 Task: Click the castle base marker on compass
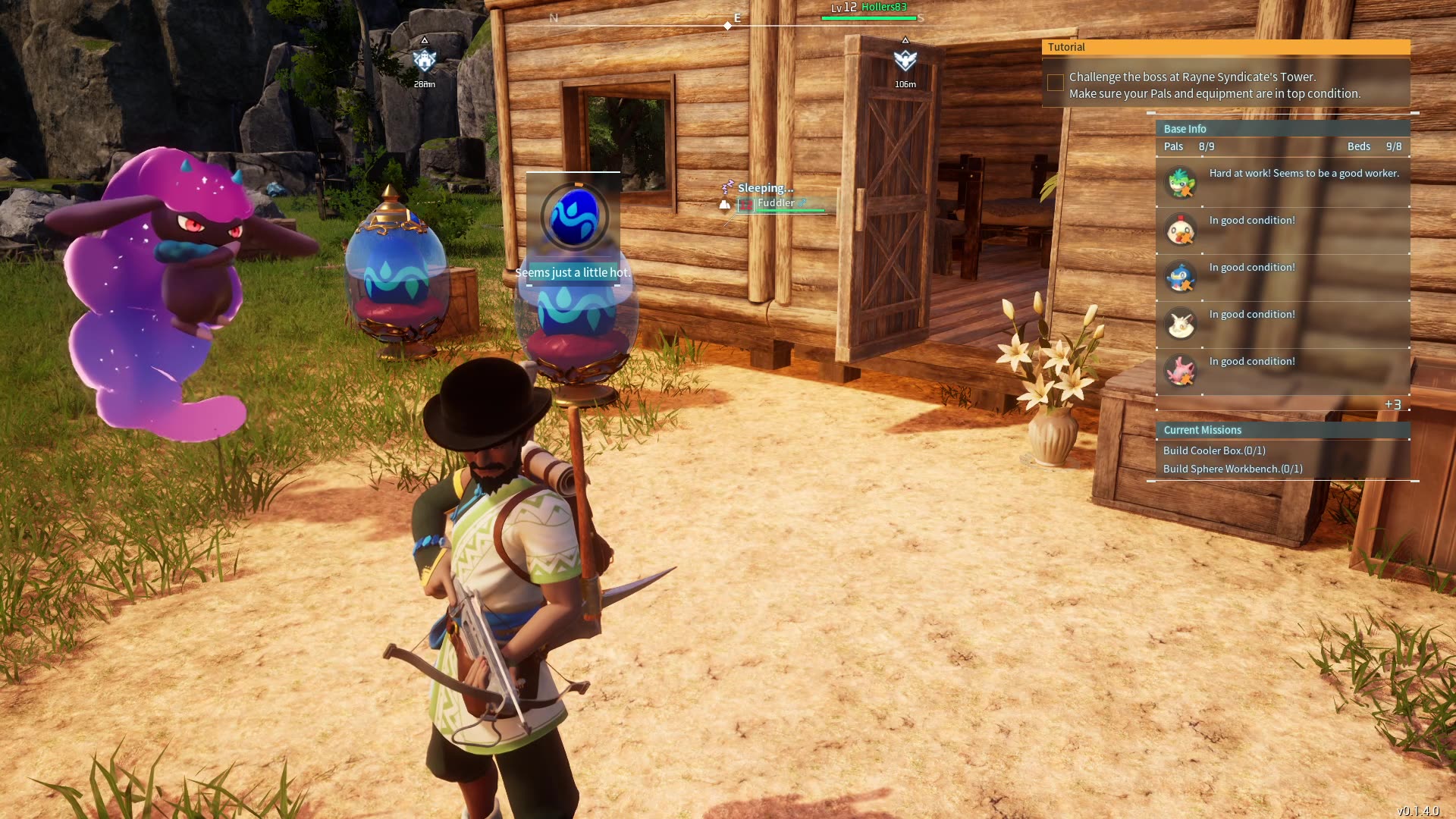425,60
